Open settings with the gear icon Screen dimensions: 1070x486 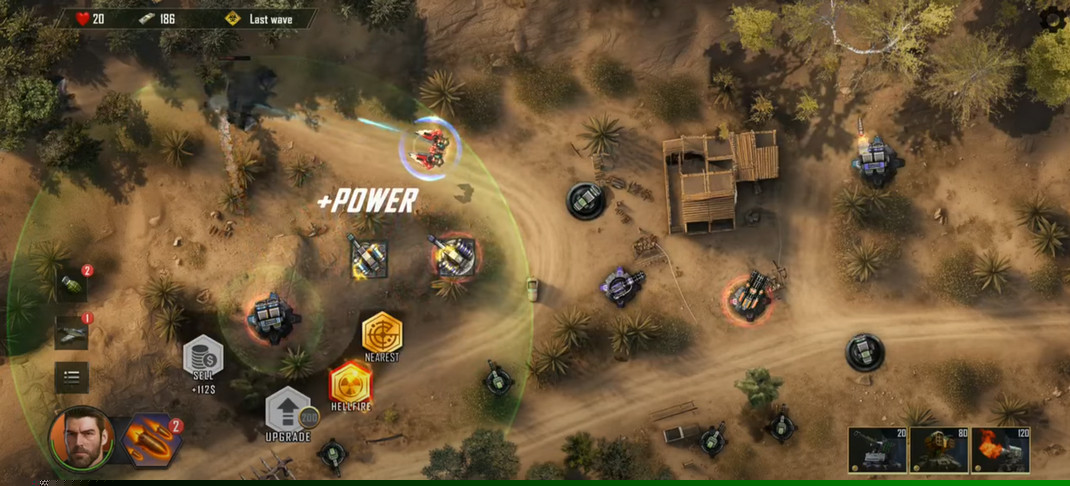click(x=1053, y=20)
